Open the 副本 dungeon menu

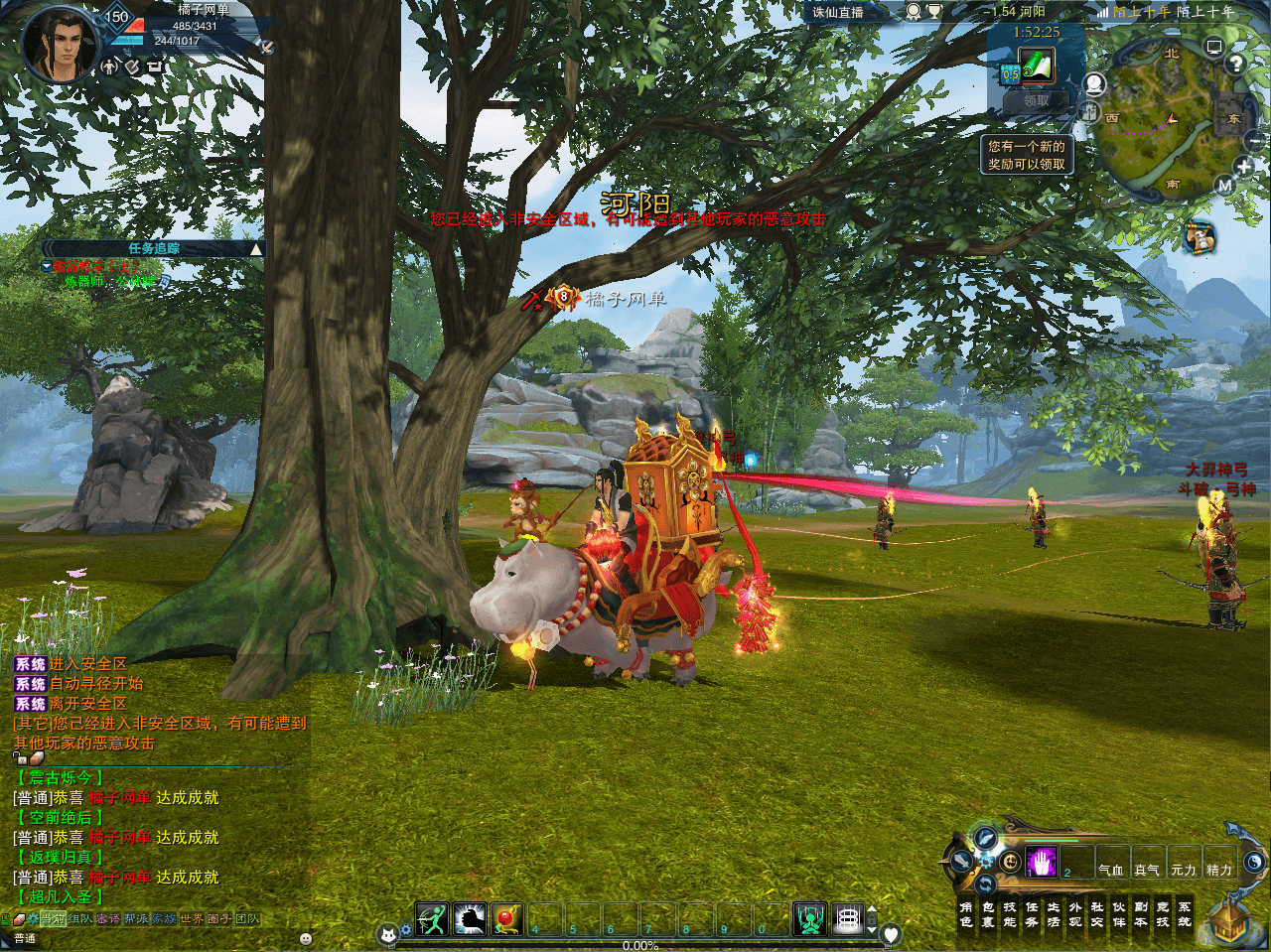[1141, 914]
